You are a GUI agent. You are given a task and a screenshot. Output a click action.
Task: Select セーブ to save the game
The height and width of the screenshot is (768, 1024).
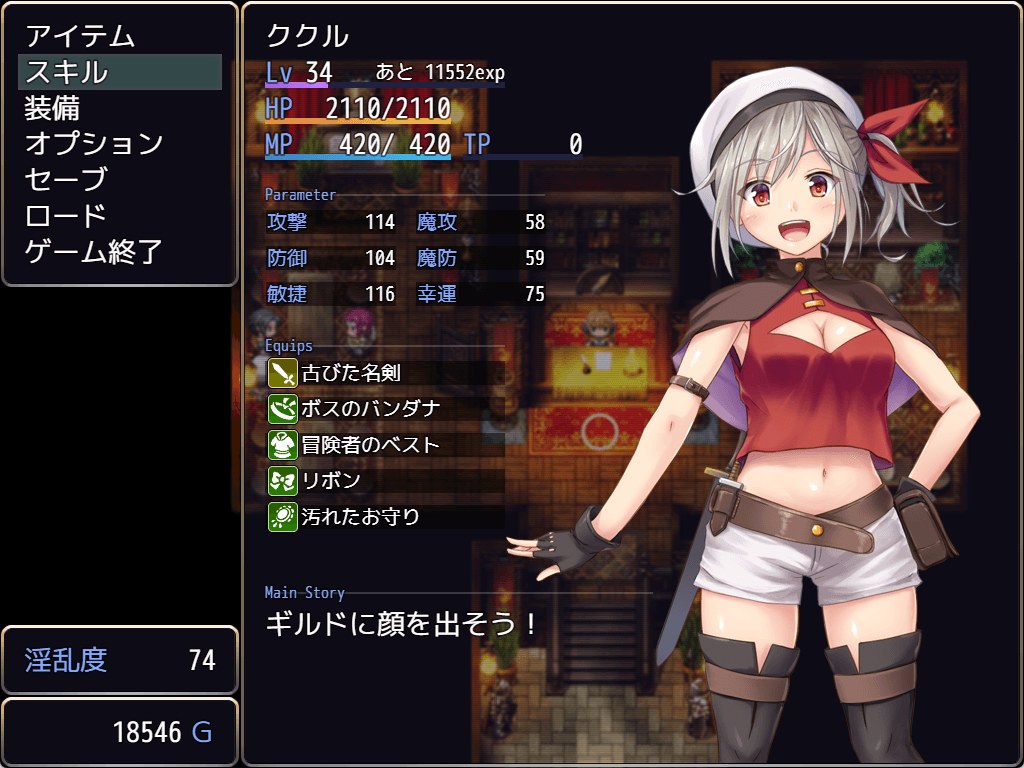[66, 180]
